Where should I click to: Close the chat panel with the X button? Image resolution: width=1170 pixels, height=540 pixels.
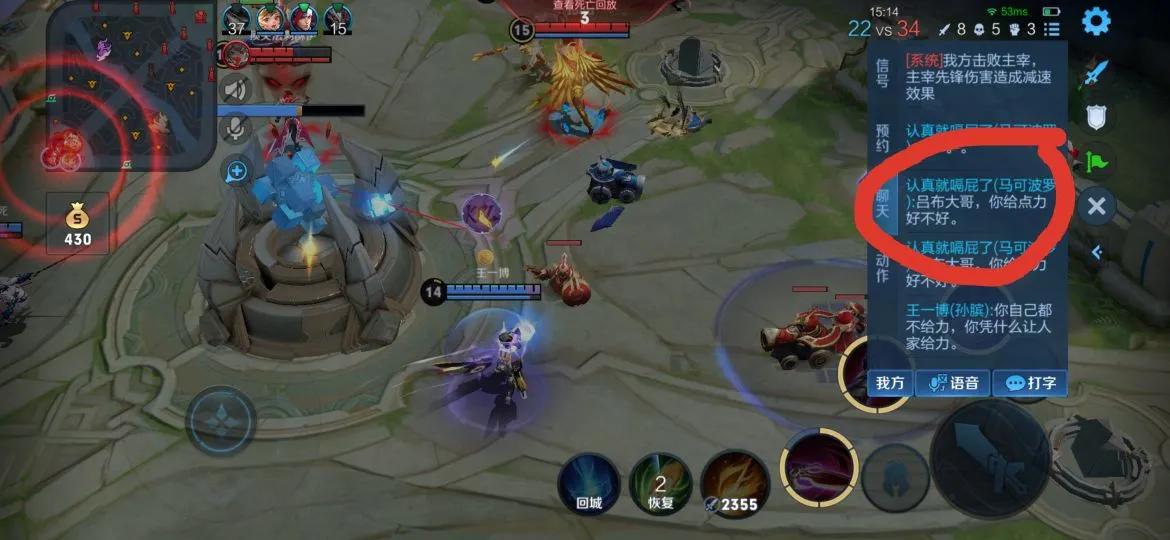pos(1097,206)
